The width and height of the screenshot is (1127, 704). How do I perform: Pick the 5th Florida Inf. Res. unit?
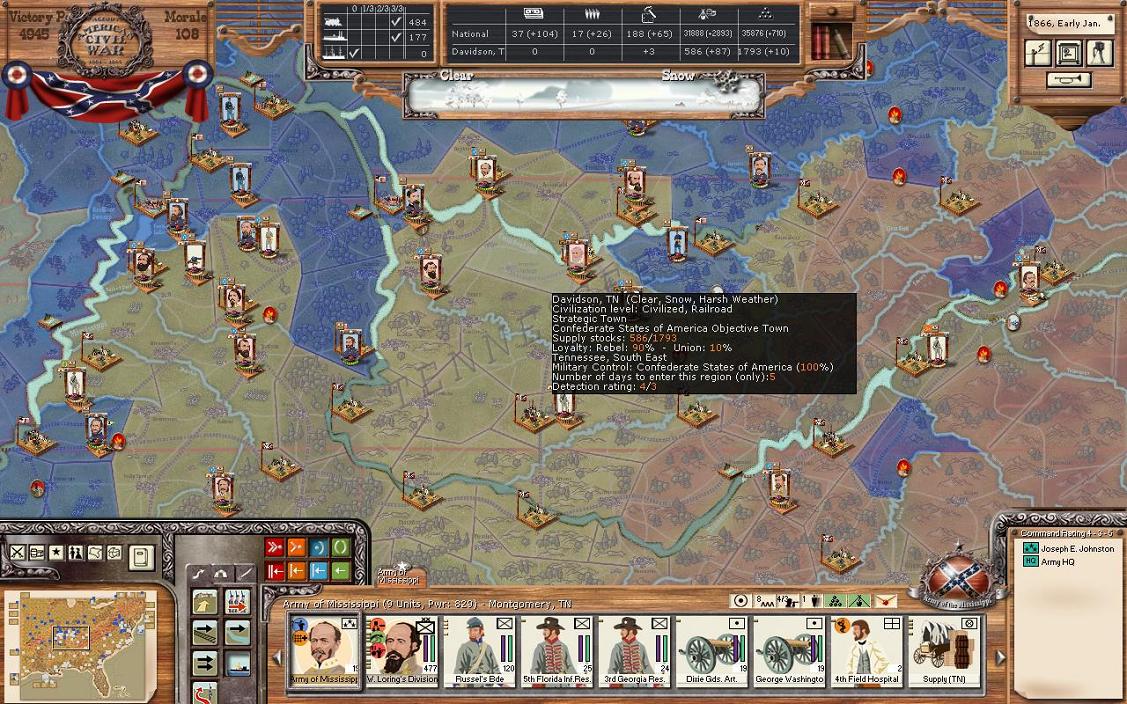(556, 650)
